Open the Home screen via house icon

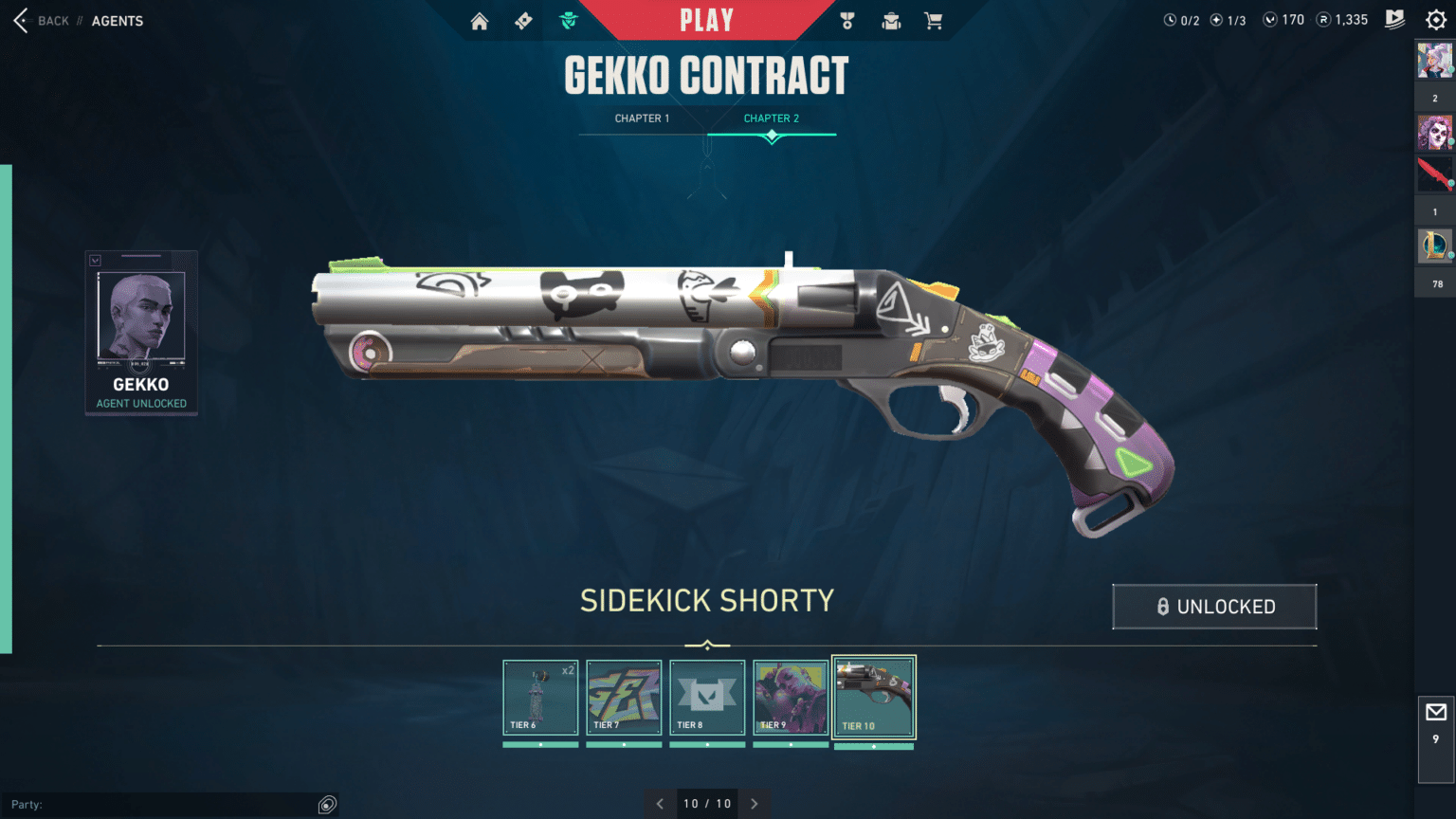[x=480, y=20]
